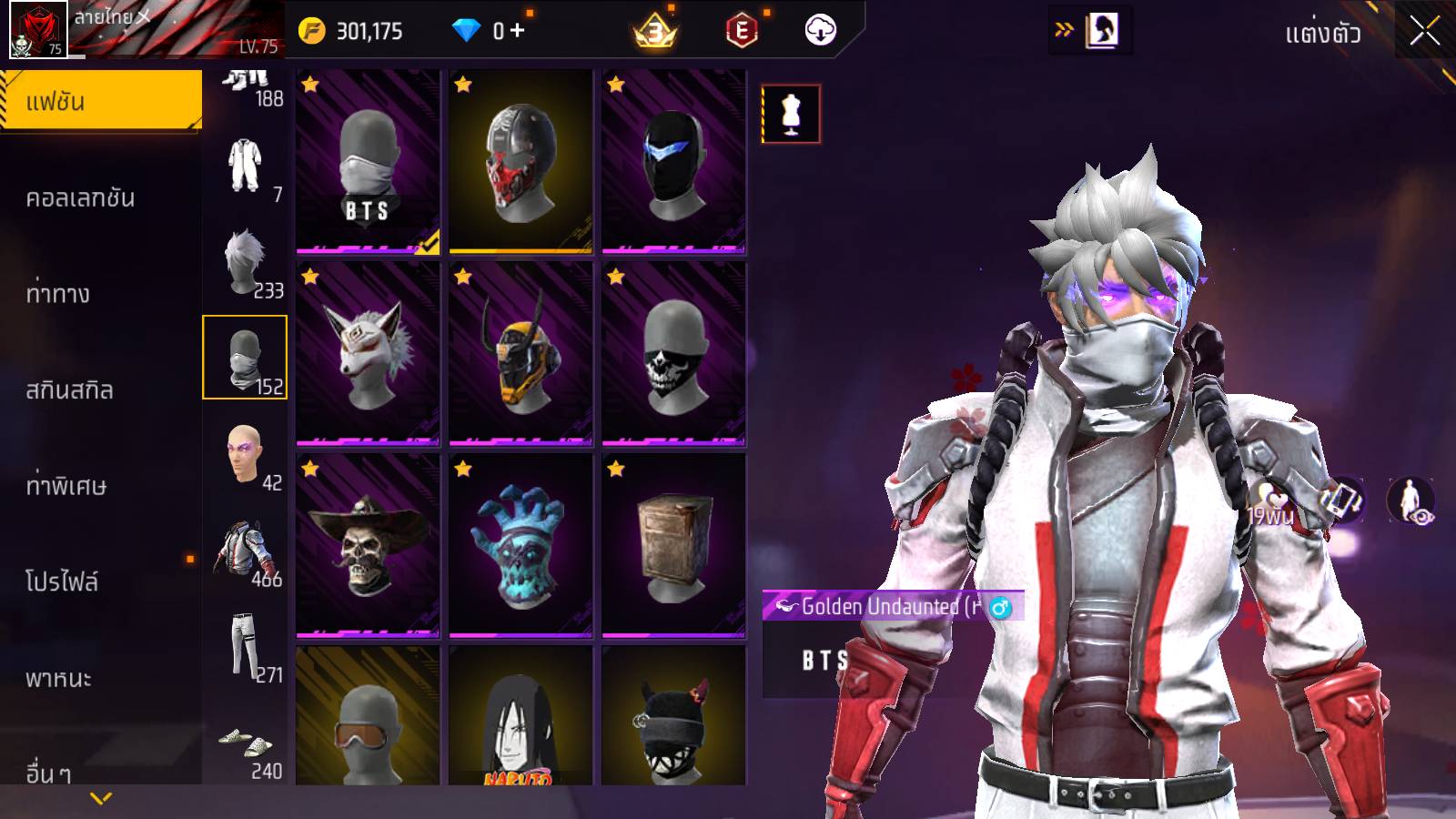Open the โปรไฟล์ profile tab
The width and height of the screenshot is (1456, 819).
(x=62, y=581)
